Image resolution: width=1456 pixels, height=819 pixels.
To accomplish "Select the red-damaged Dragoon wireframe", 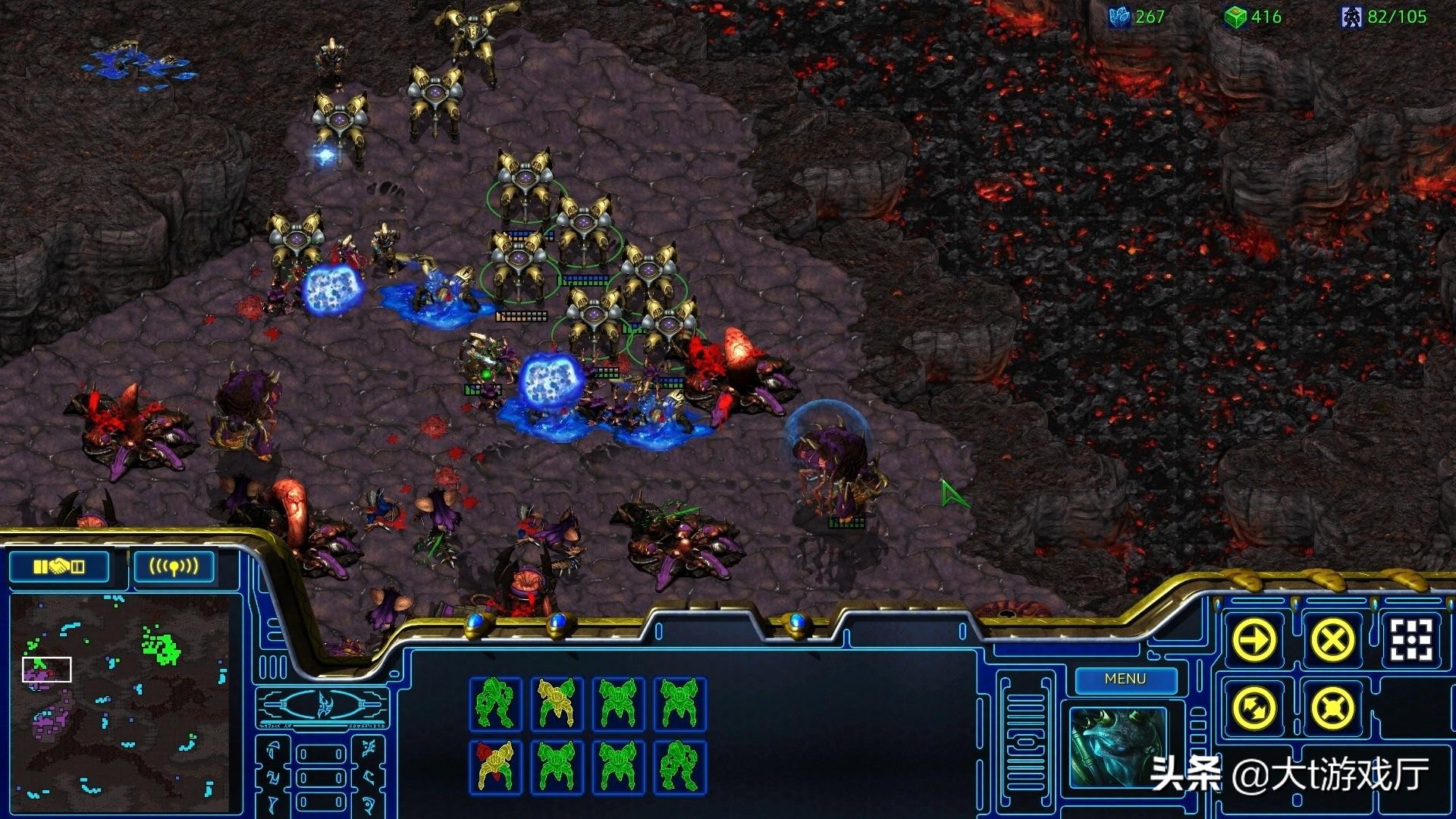I will [495, 767].
